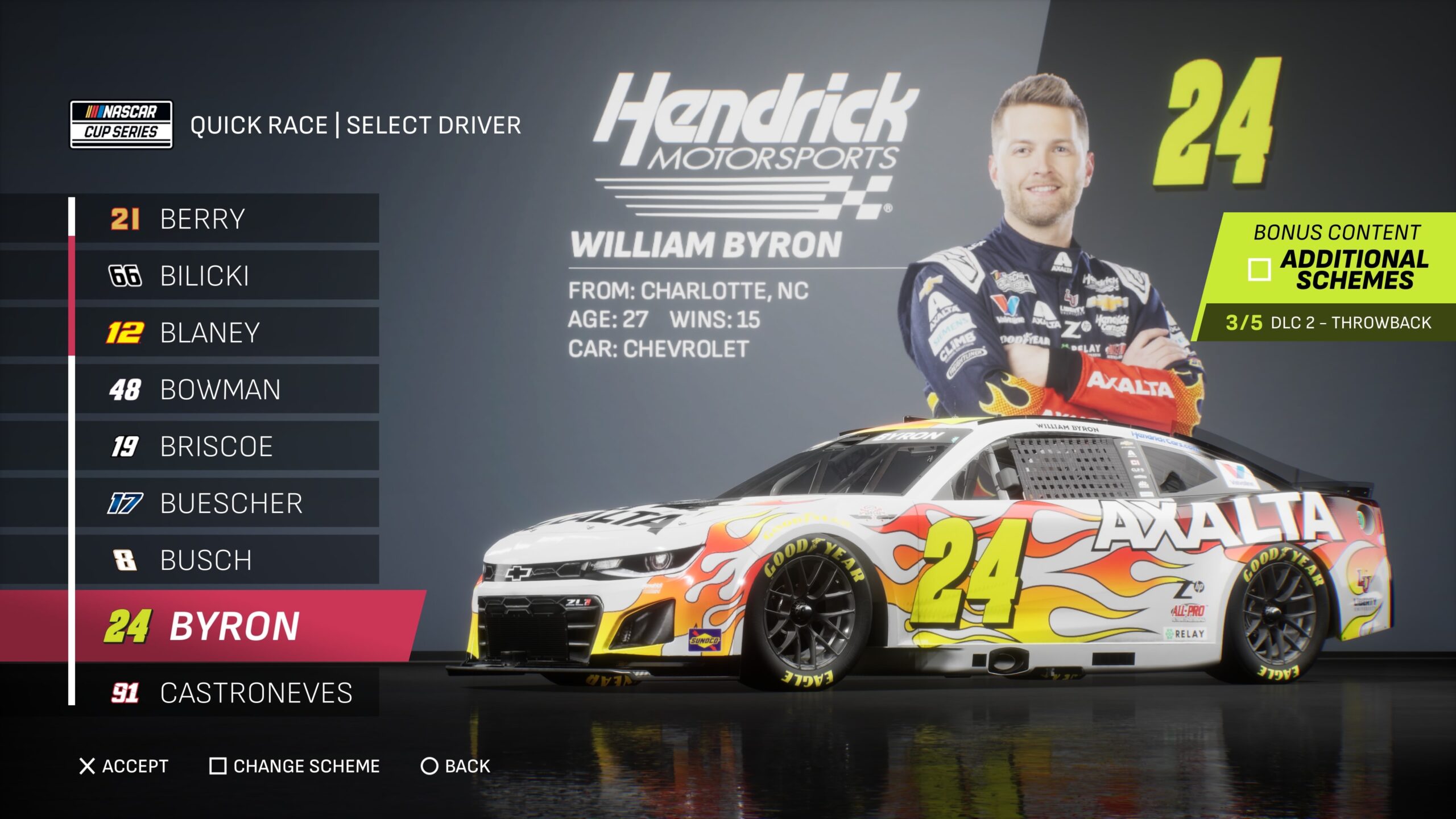Select Castroneves, car number 91
Image resolution: width=1456 pixels, height=819 pixels.
[227, 693]
